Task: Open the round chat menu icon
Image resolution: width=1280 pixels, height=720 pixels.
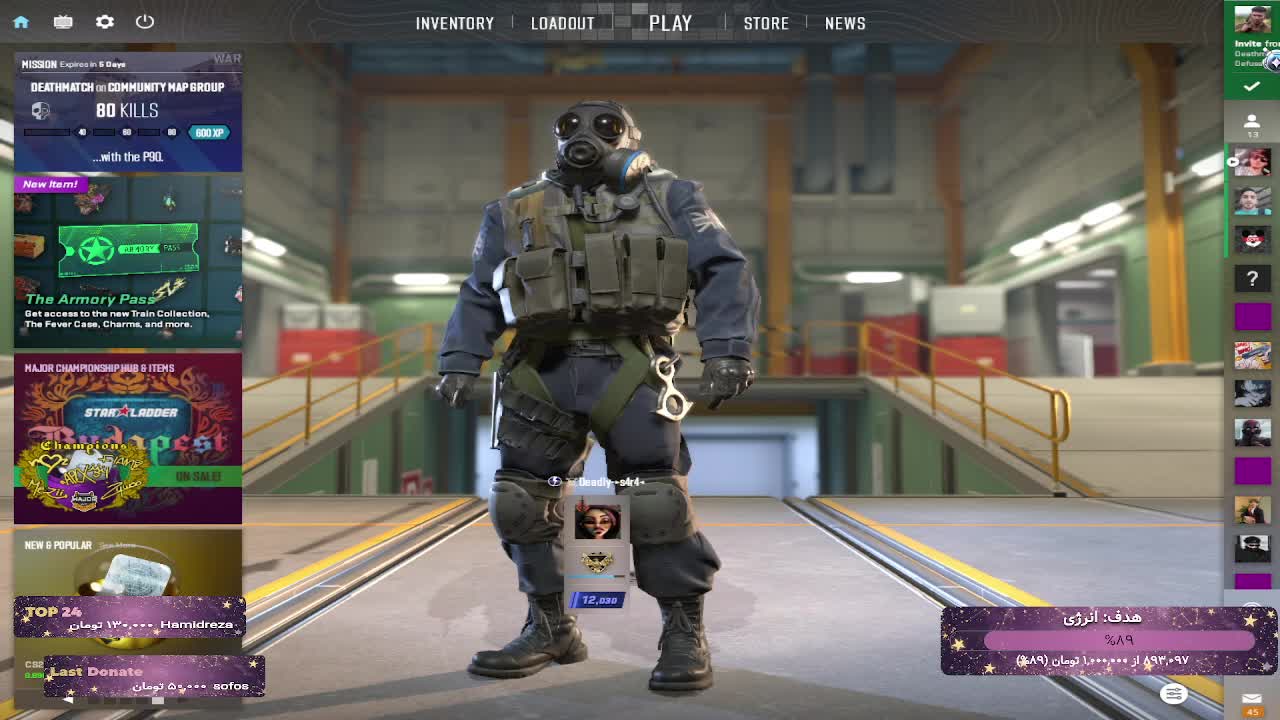Action: (x=1173, y=693)
